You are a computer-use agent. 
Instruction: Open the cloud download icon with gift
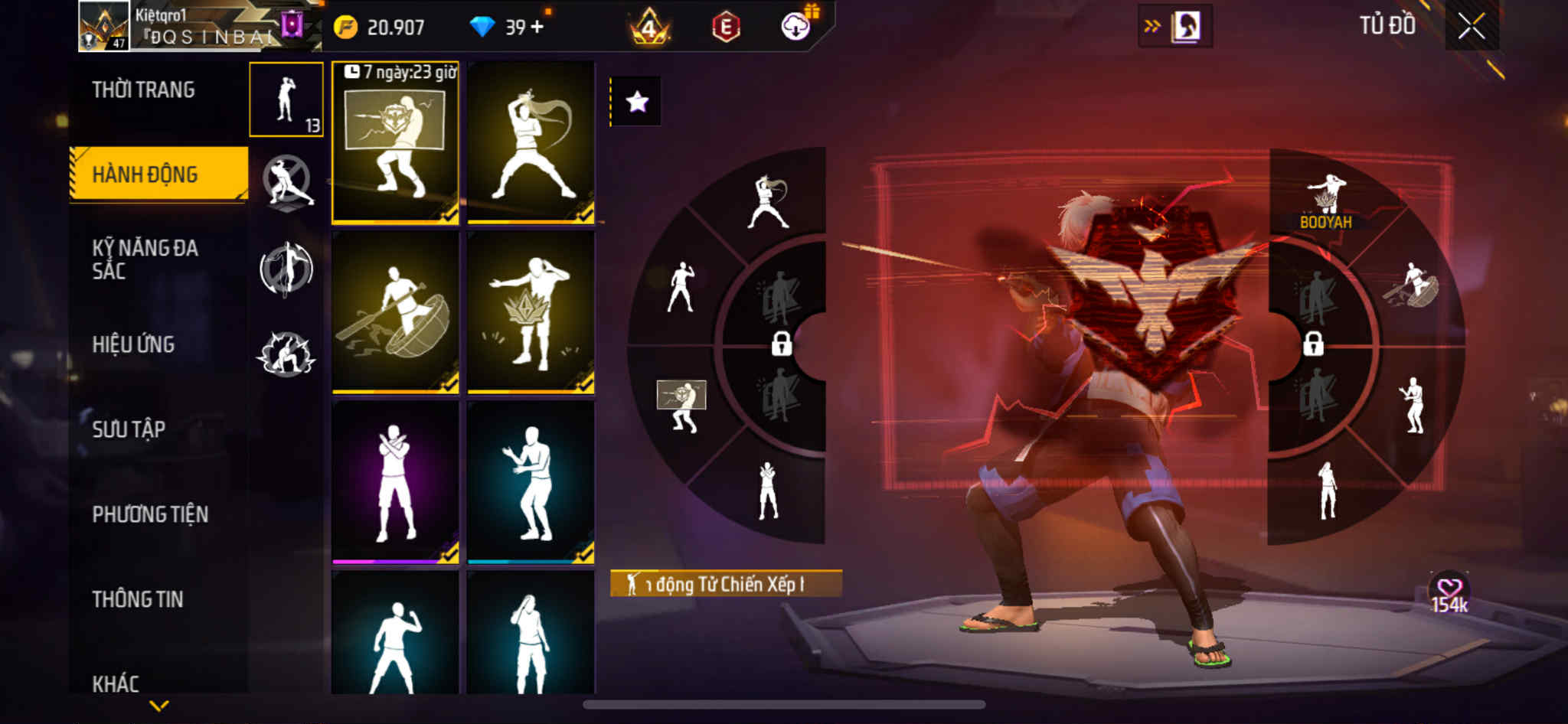796,28
